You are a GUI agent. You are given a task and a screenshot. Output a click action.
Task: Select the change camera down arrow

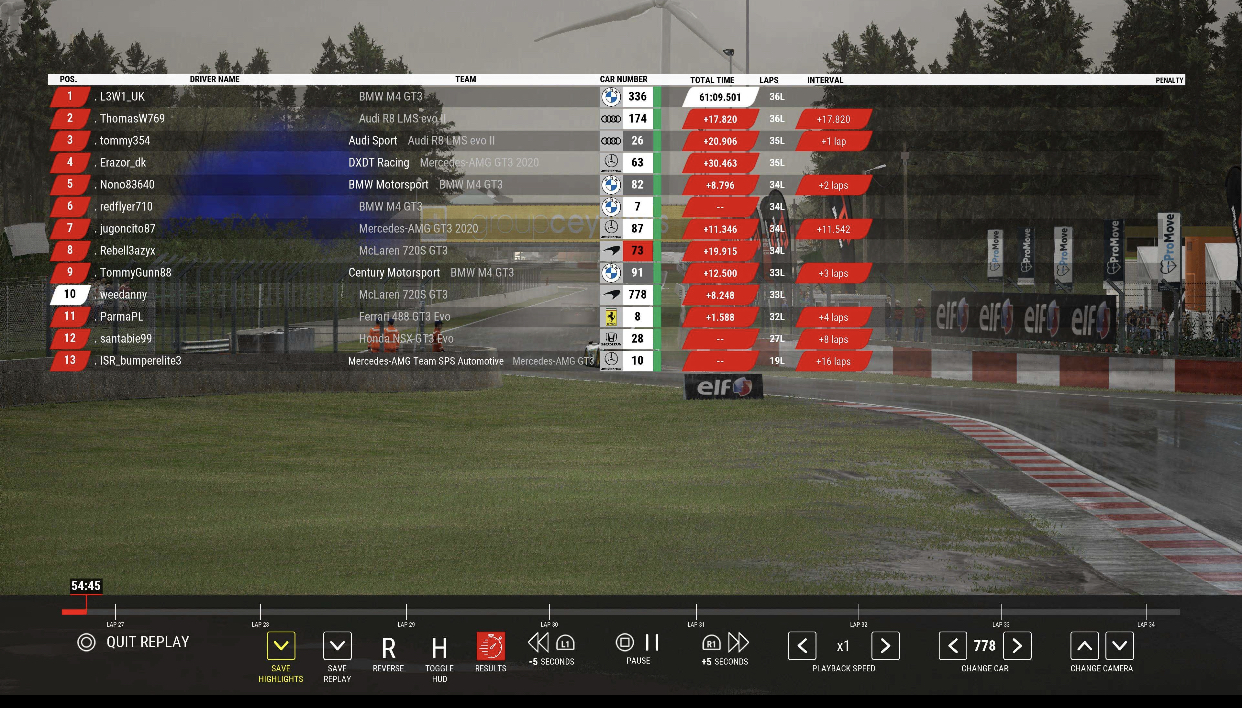click(x=1119, y=646)
